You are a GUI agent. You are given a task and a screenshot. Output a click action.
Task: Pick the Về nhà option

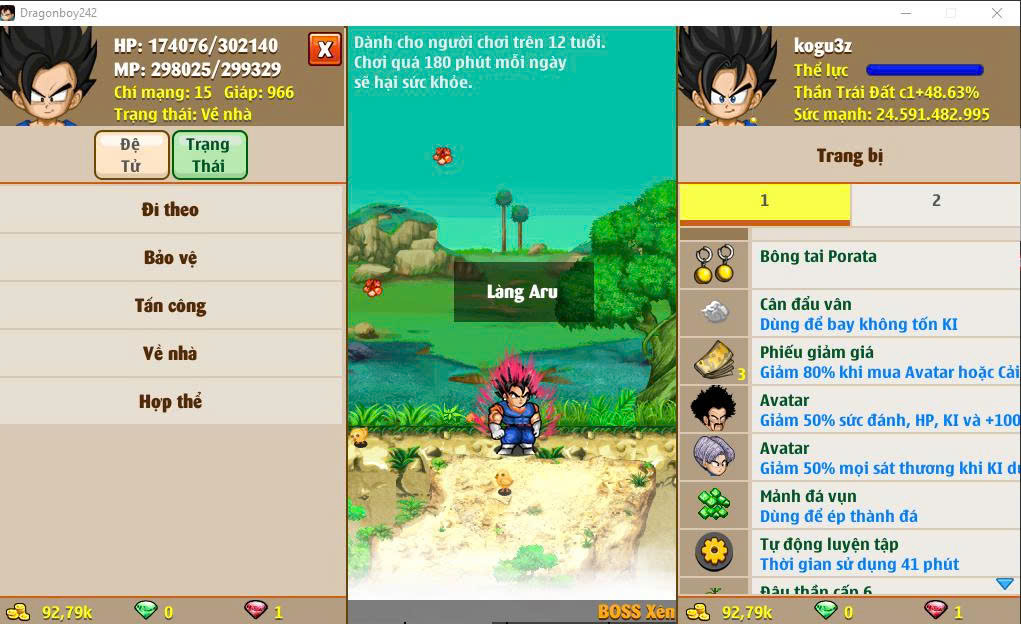pos(171,354)
